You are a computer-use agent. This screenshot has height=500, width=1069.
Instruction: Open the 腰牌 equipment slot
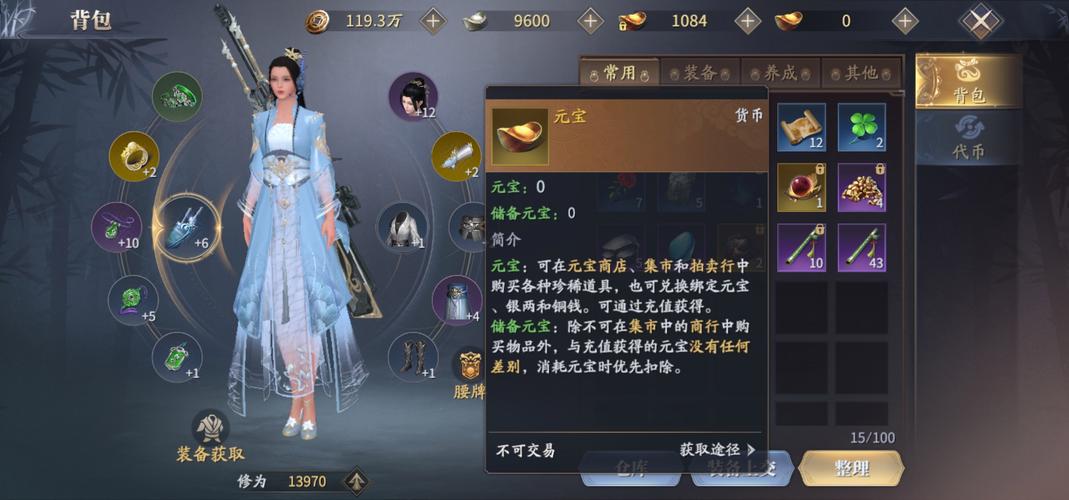(469, 372)
